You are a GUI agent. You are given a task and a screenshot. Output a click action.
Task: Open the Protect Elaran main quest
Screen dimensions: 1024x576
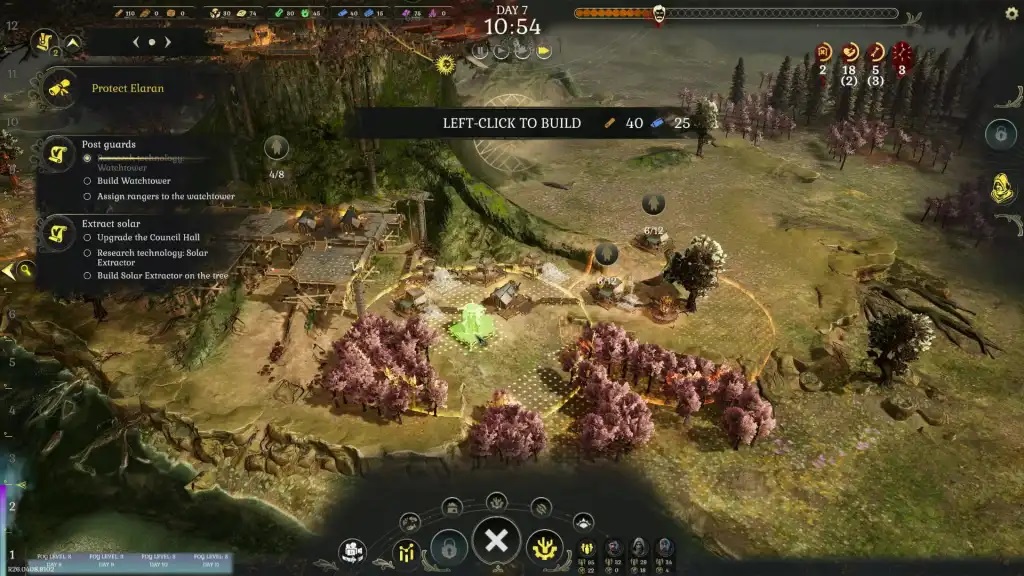coord(128,88)
